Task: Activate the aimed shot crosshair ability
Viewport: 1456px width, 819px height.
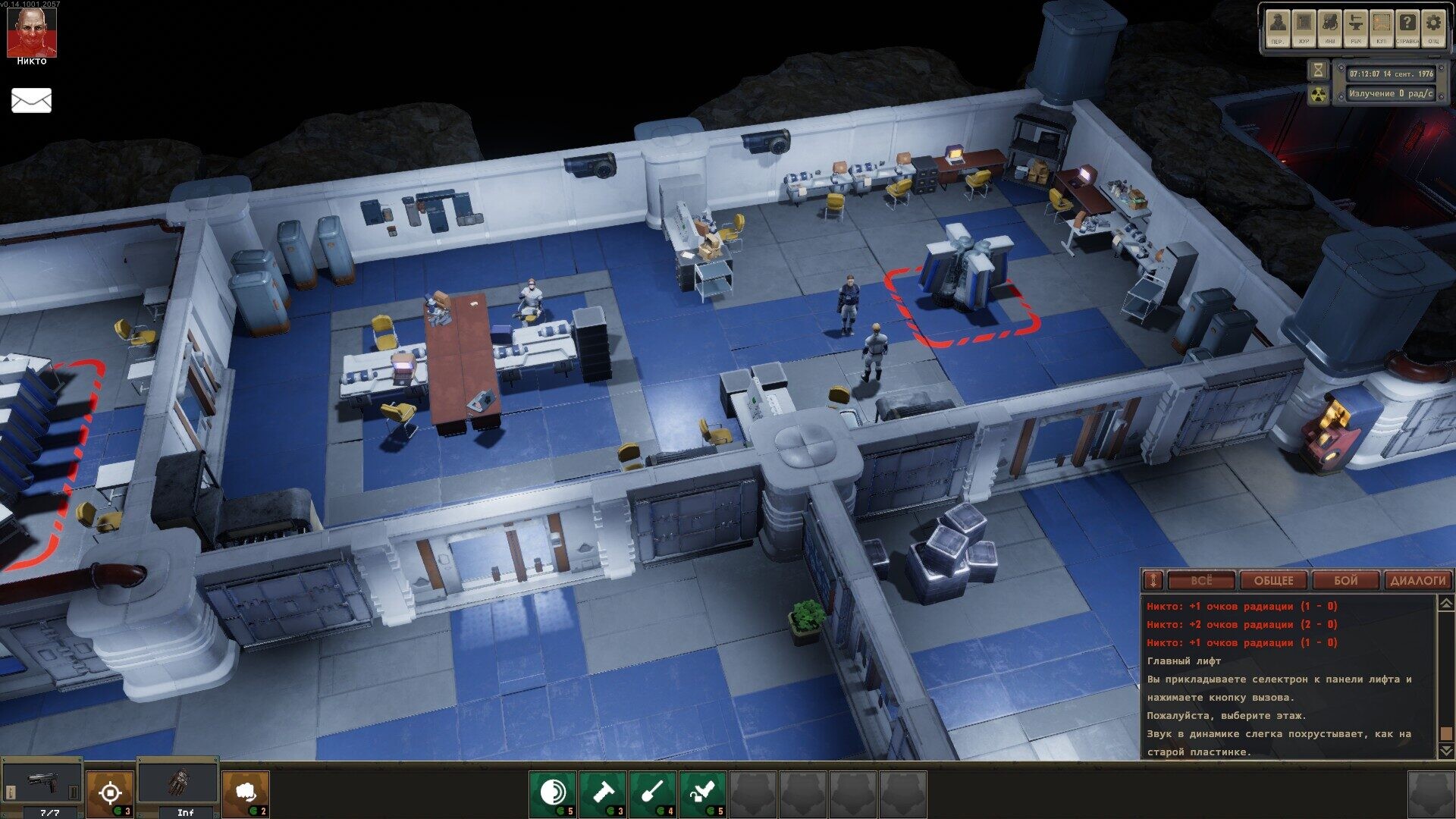Action: click(110, 793)
